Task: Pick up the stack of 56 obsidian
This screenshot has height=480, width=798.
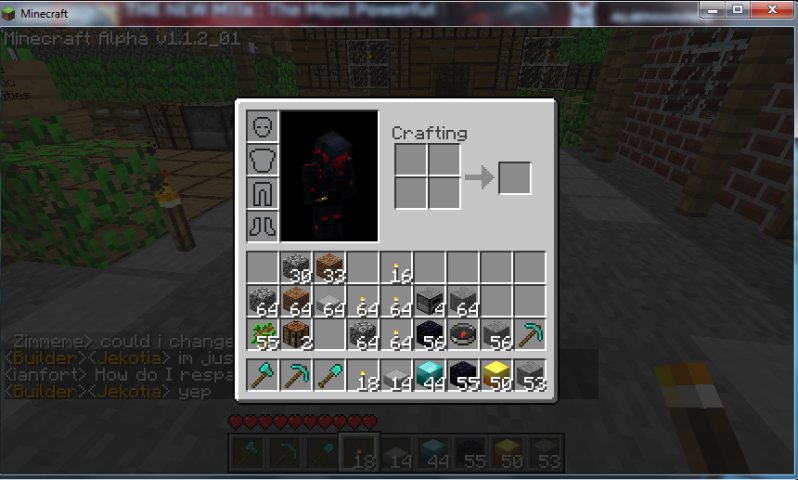Action: (429, 334)
